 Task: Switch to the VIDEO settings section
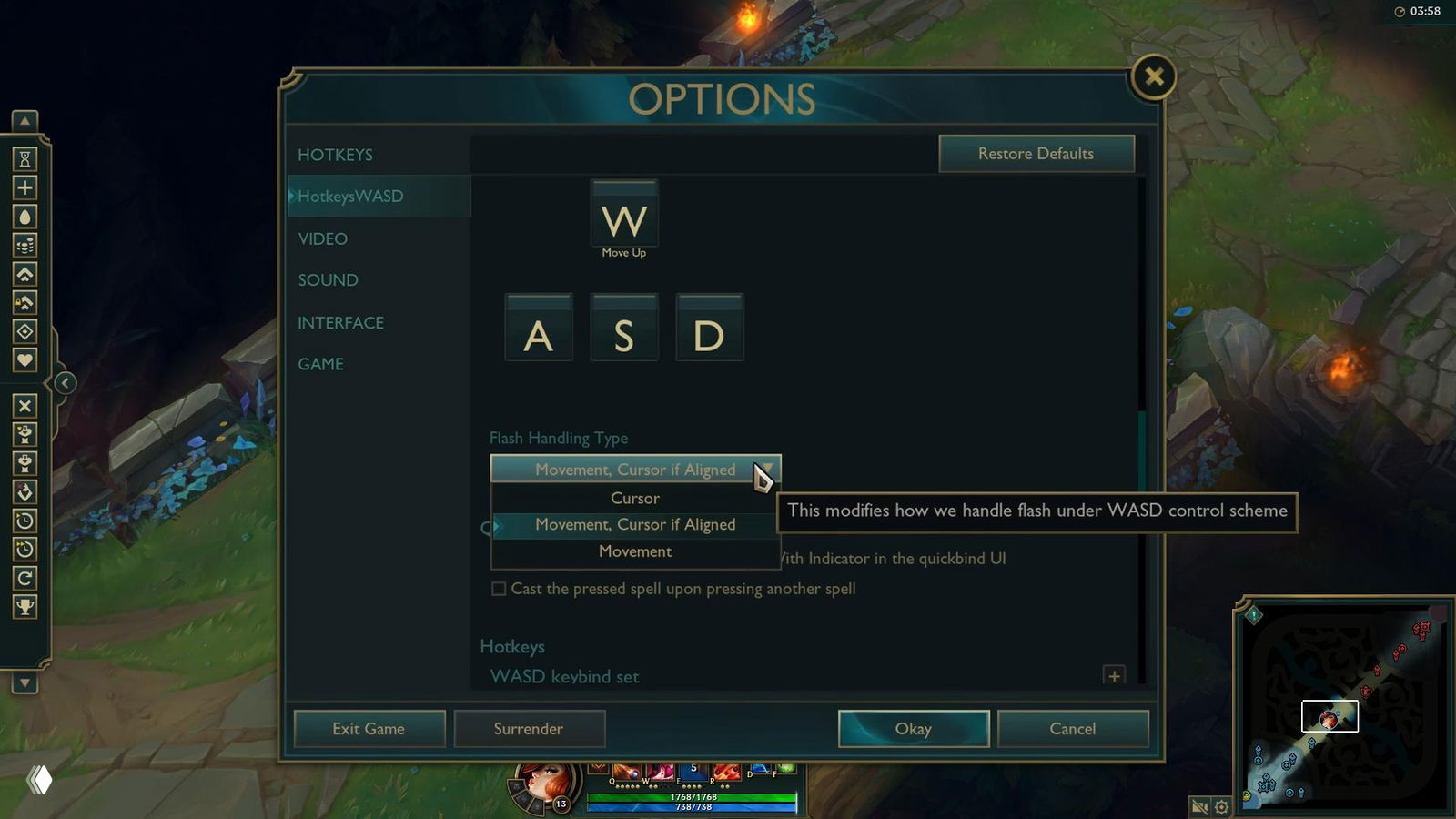pyautogui.click(x=323, y=238)
